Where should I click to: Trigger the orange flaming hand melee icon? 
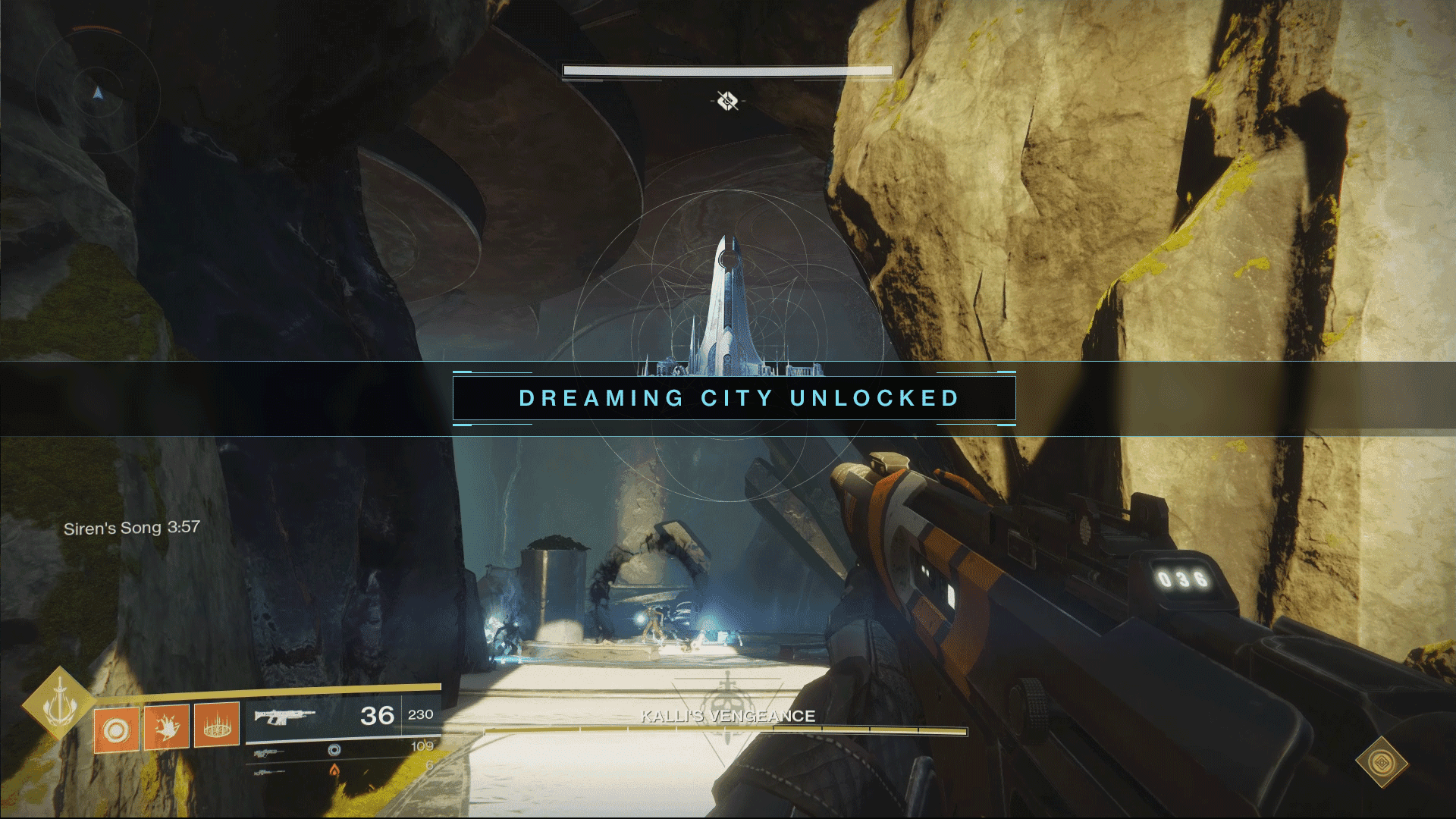[x=167, y=727]
